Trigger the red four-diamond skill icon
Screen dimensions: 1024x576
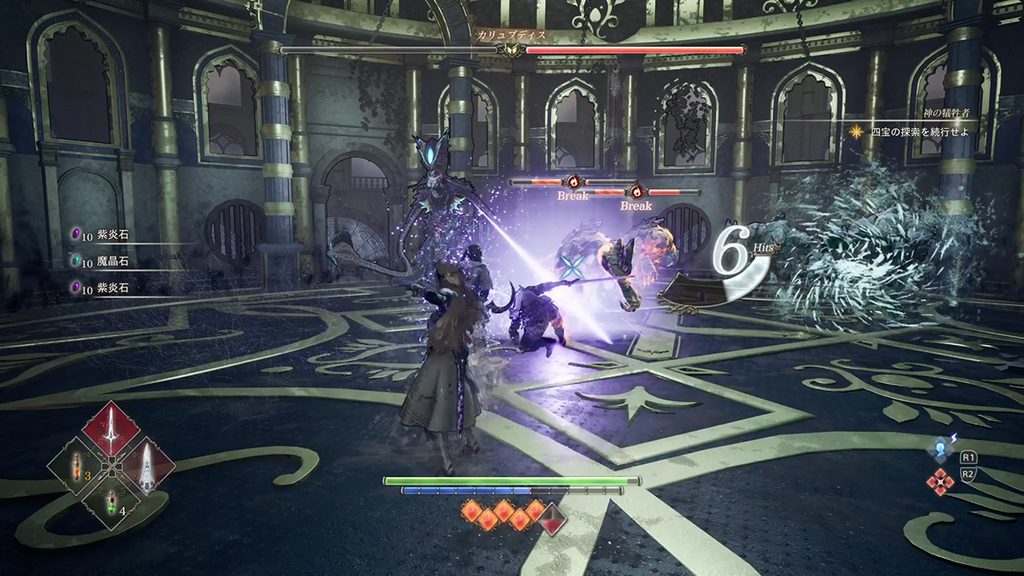click(x=939, y=482)
